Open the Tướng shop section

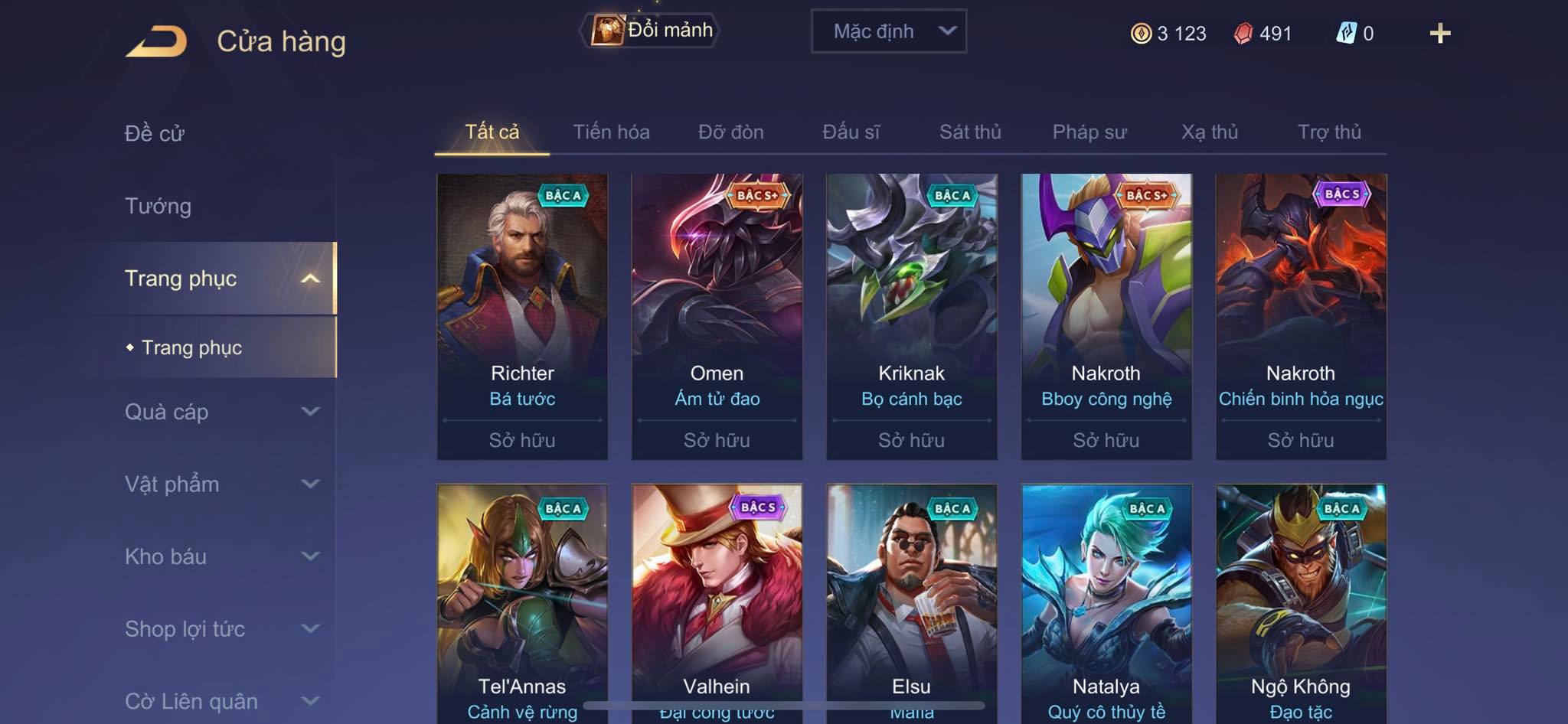coord(158,206)
